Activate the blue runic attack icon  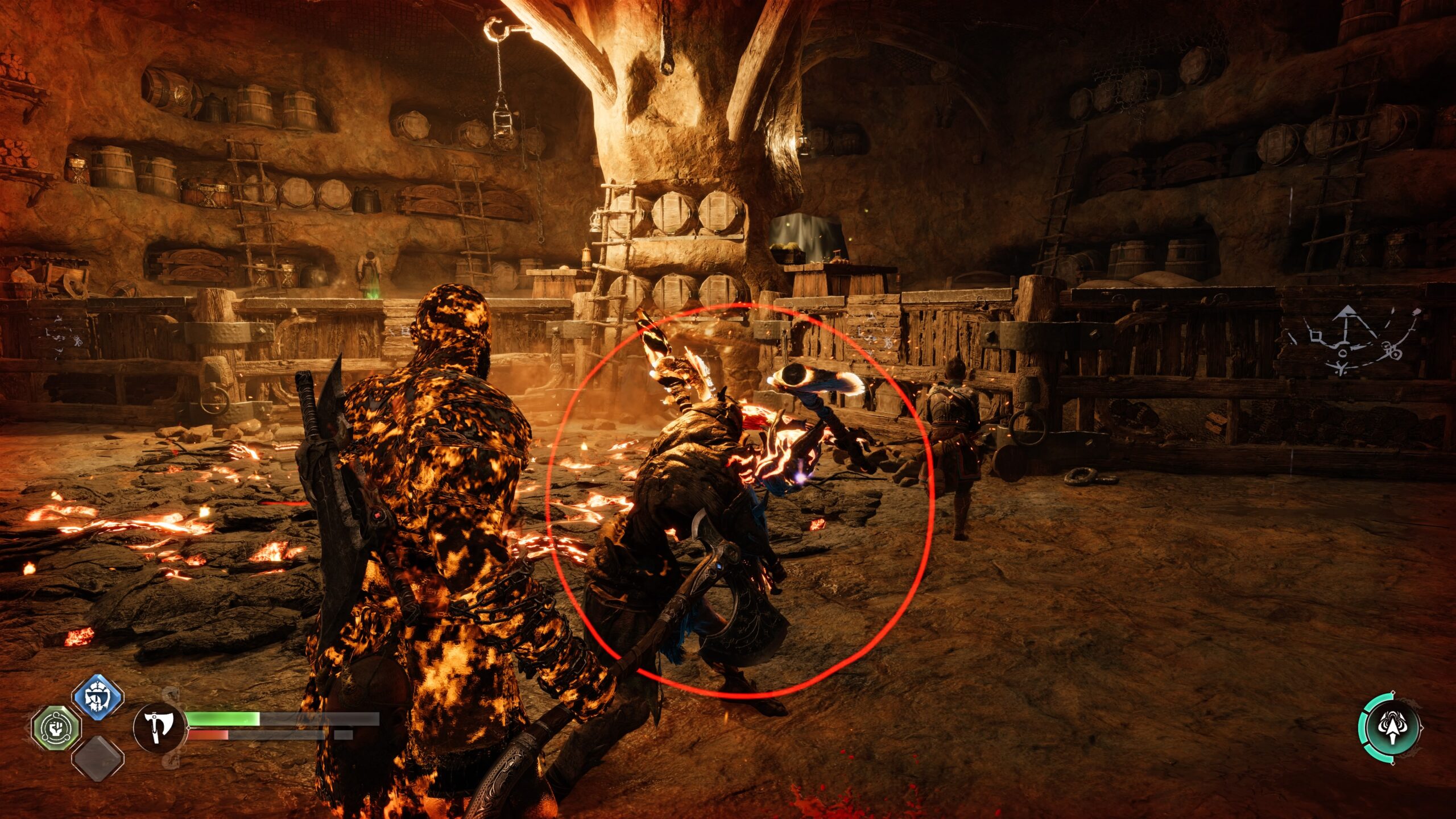click(98, 697)
